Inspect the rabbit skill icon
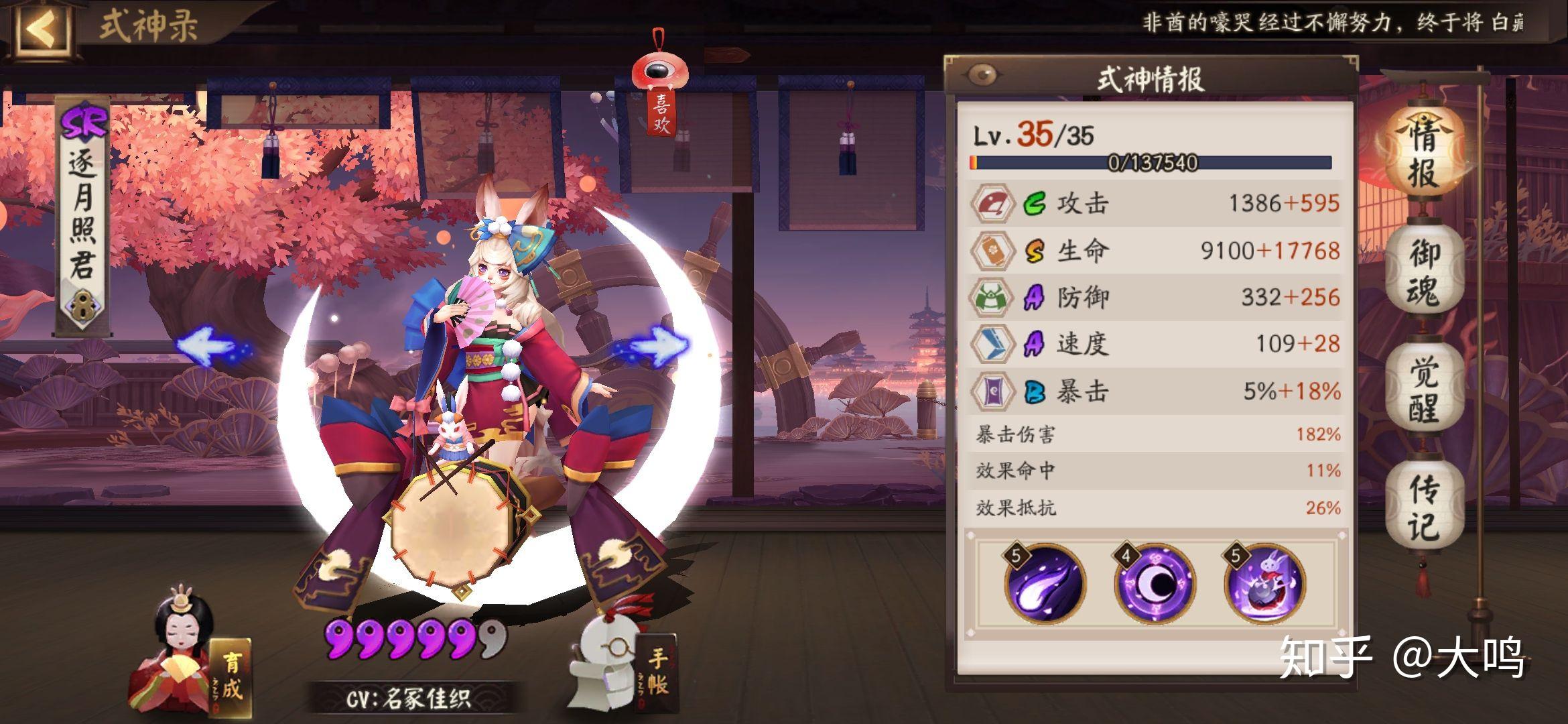 pos(1264,583)
